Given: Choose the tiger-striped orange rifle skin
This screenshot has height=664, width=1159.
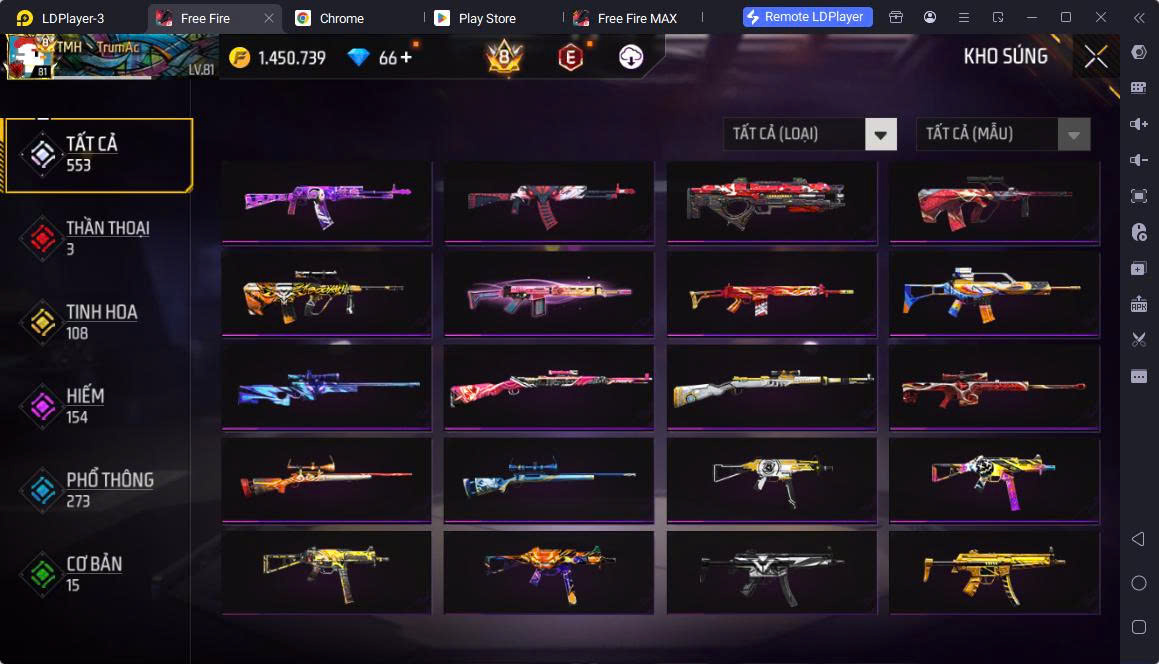Looking at the screenshot, I should (x=326, y=293).
